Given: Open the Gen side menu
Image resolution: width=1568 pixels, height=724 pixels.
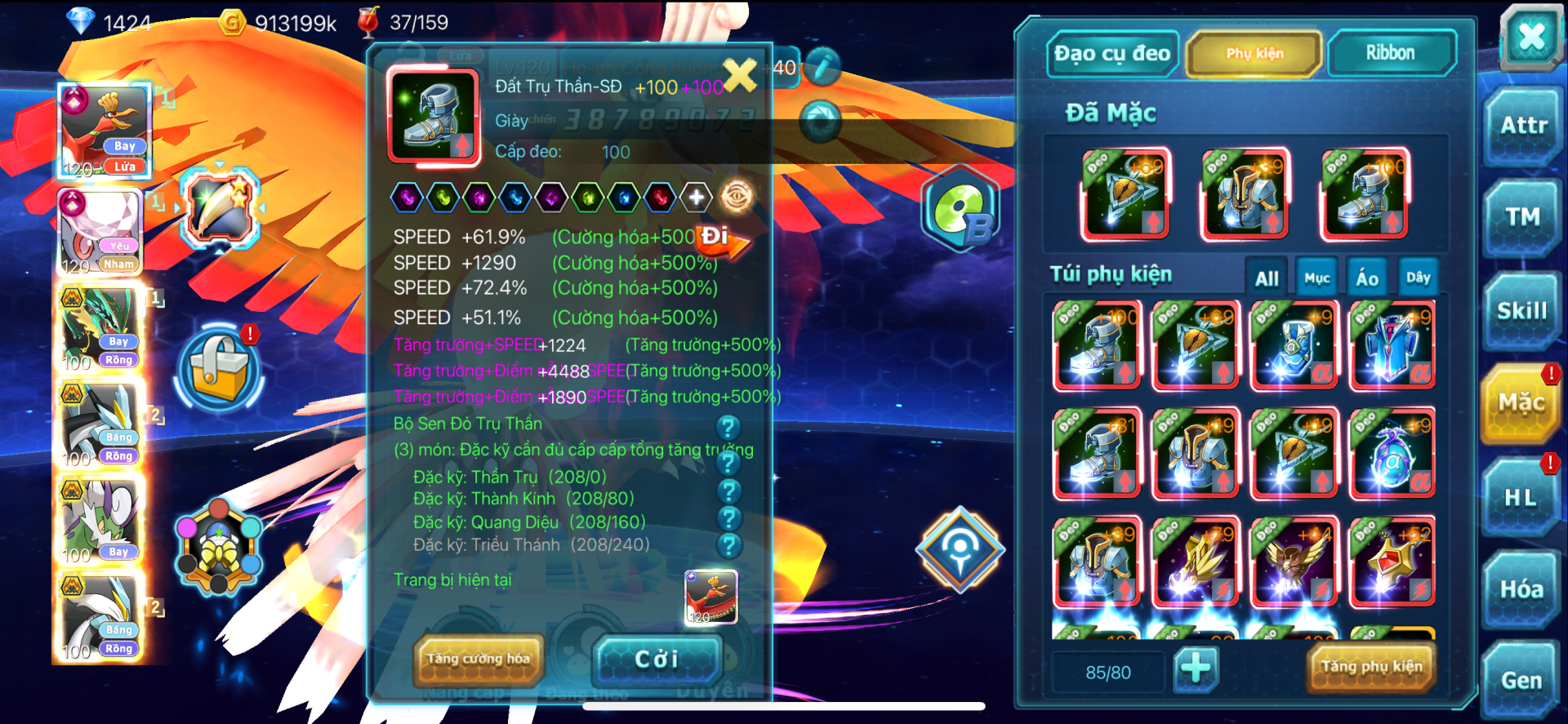Looking at the screenshot, I should coord(1521,680).
